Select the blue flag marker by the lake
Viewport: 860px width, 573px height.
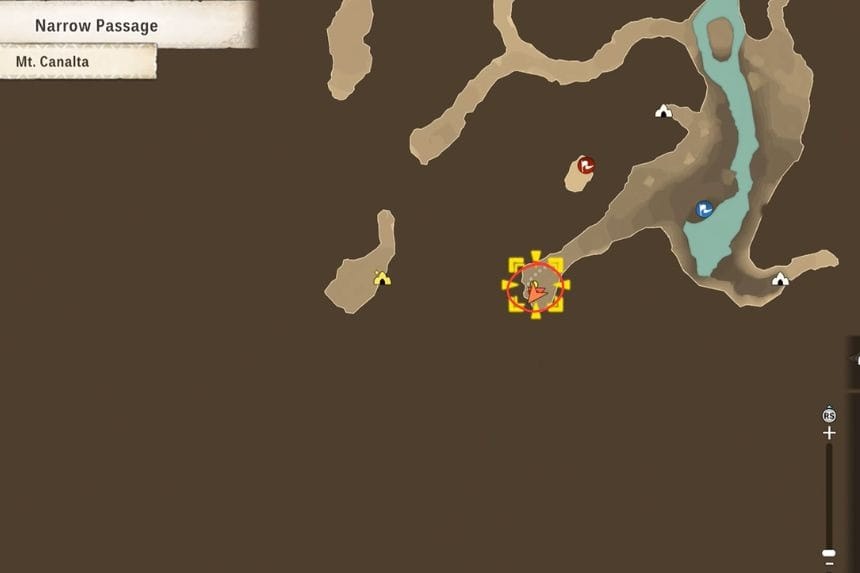pos(705,209)
